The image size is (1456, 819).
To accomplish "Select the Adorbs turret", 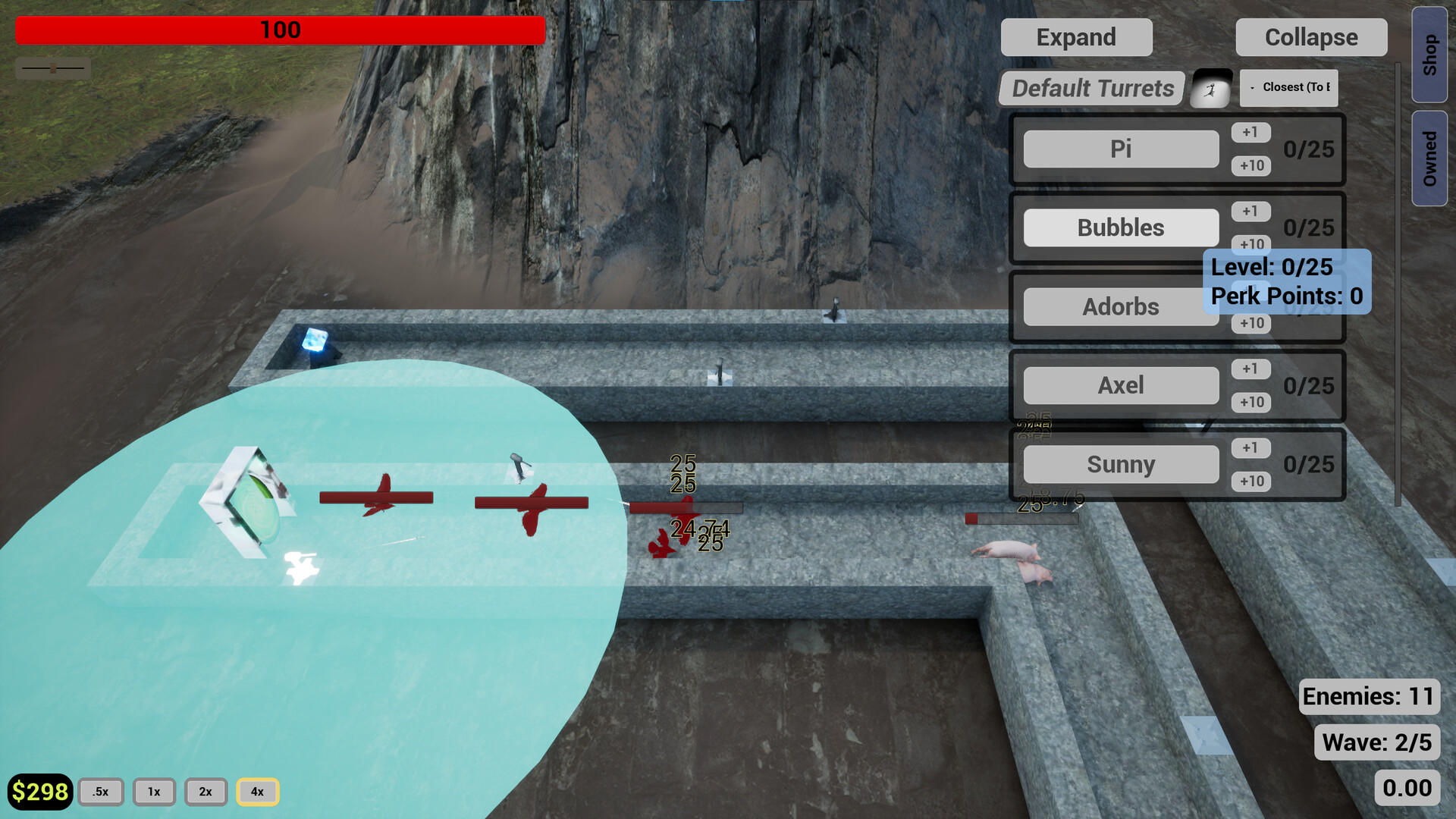I will [1120, 306].
